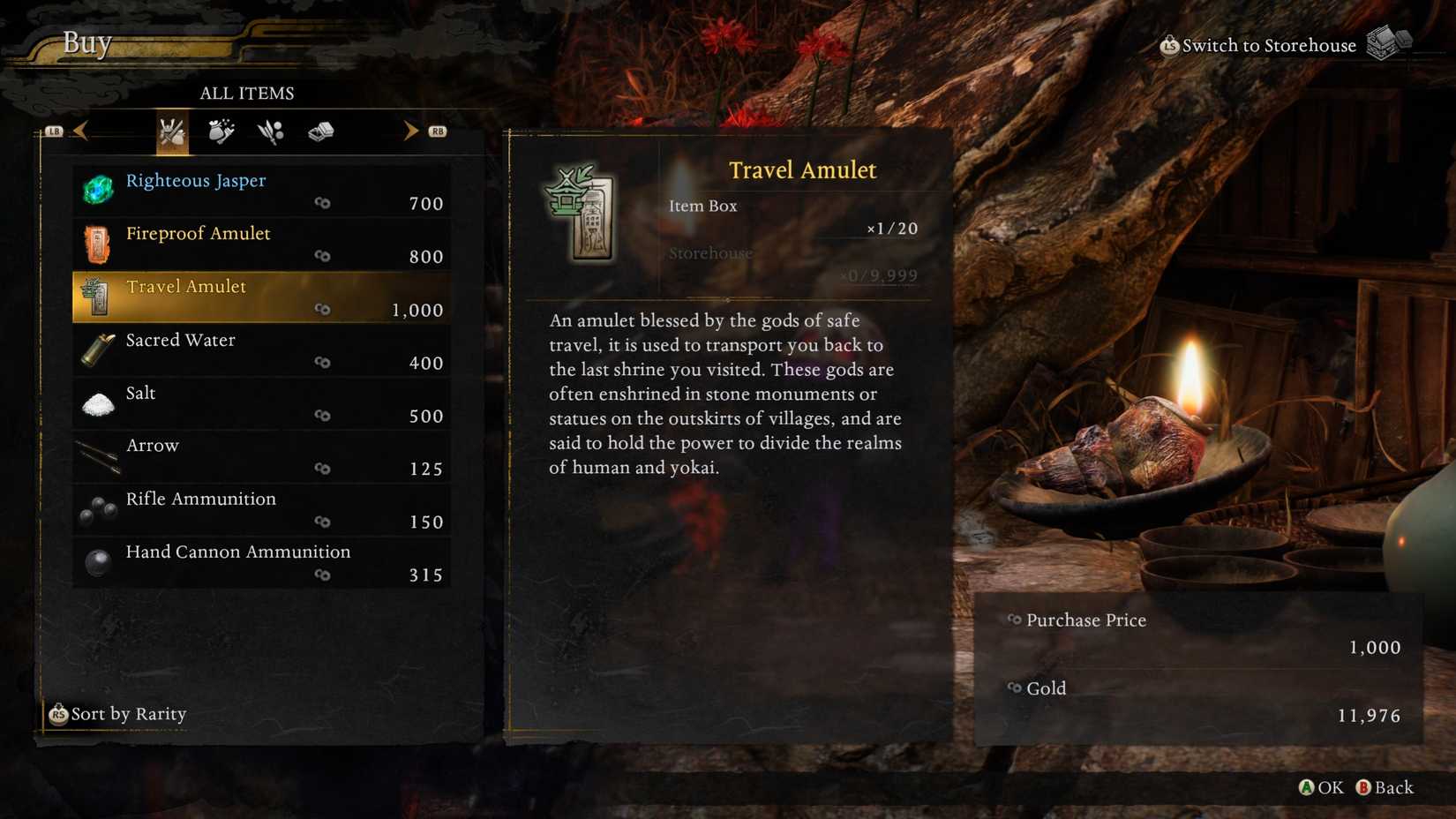Open the Buy tab header
Screen dimensions: 1456x819
pyautogui.click(x=86, y=42)
